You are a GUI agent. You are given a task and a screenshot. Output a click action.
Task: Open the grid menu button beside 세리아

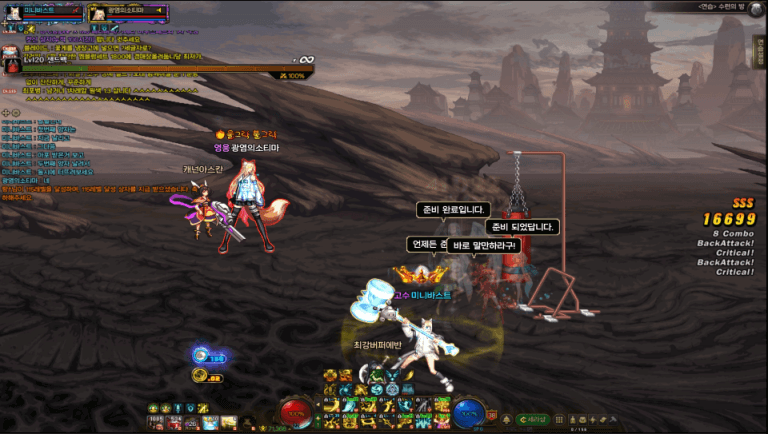(x=561, y=421)
